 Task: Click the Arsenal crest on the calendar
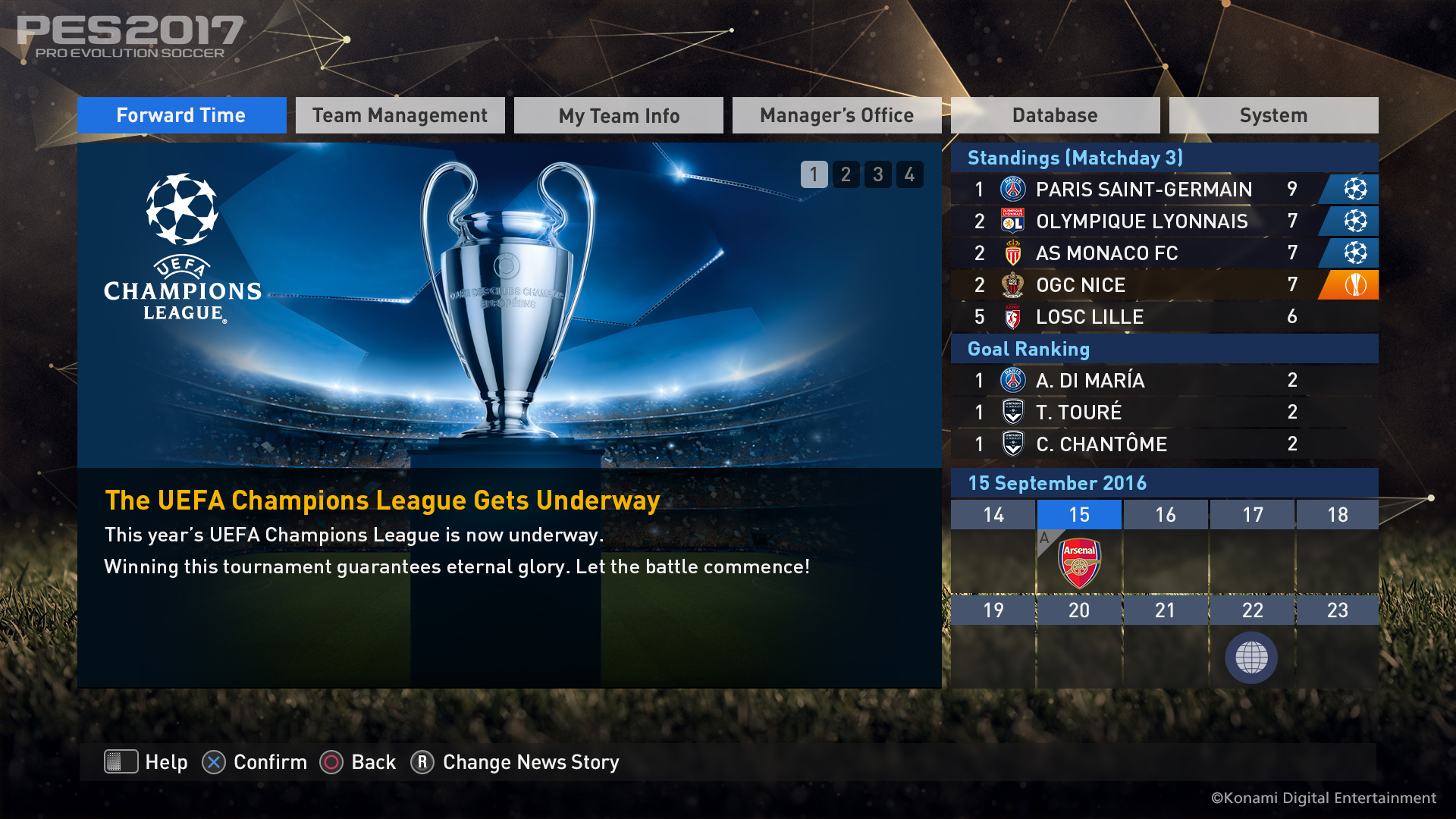(1078, 563)
